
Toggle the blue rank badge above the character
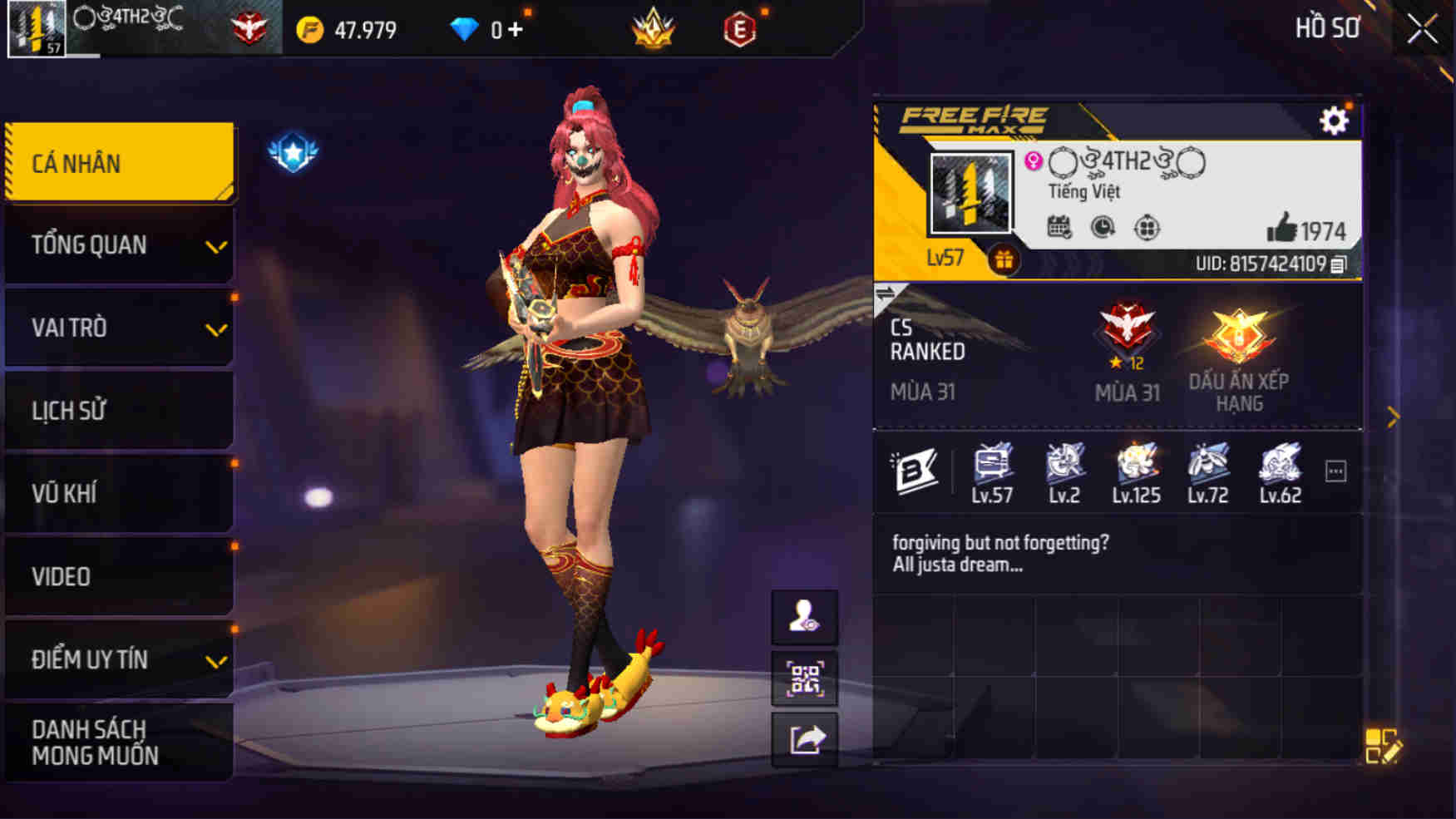tap(293, 151)
